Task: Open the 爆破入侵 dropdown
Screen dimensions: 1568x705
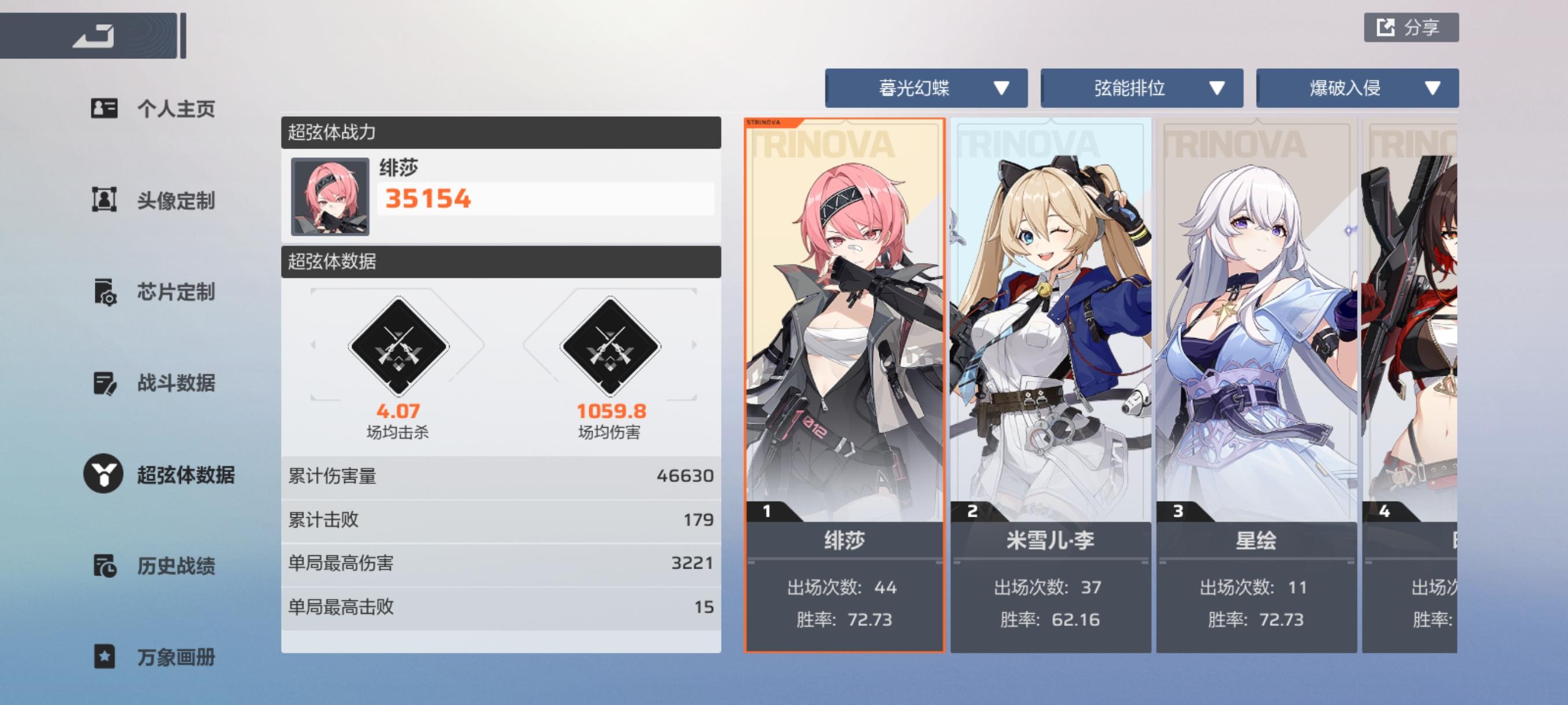Action: (1357, 88)
